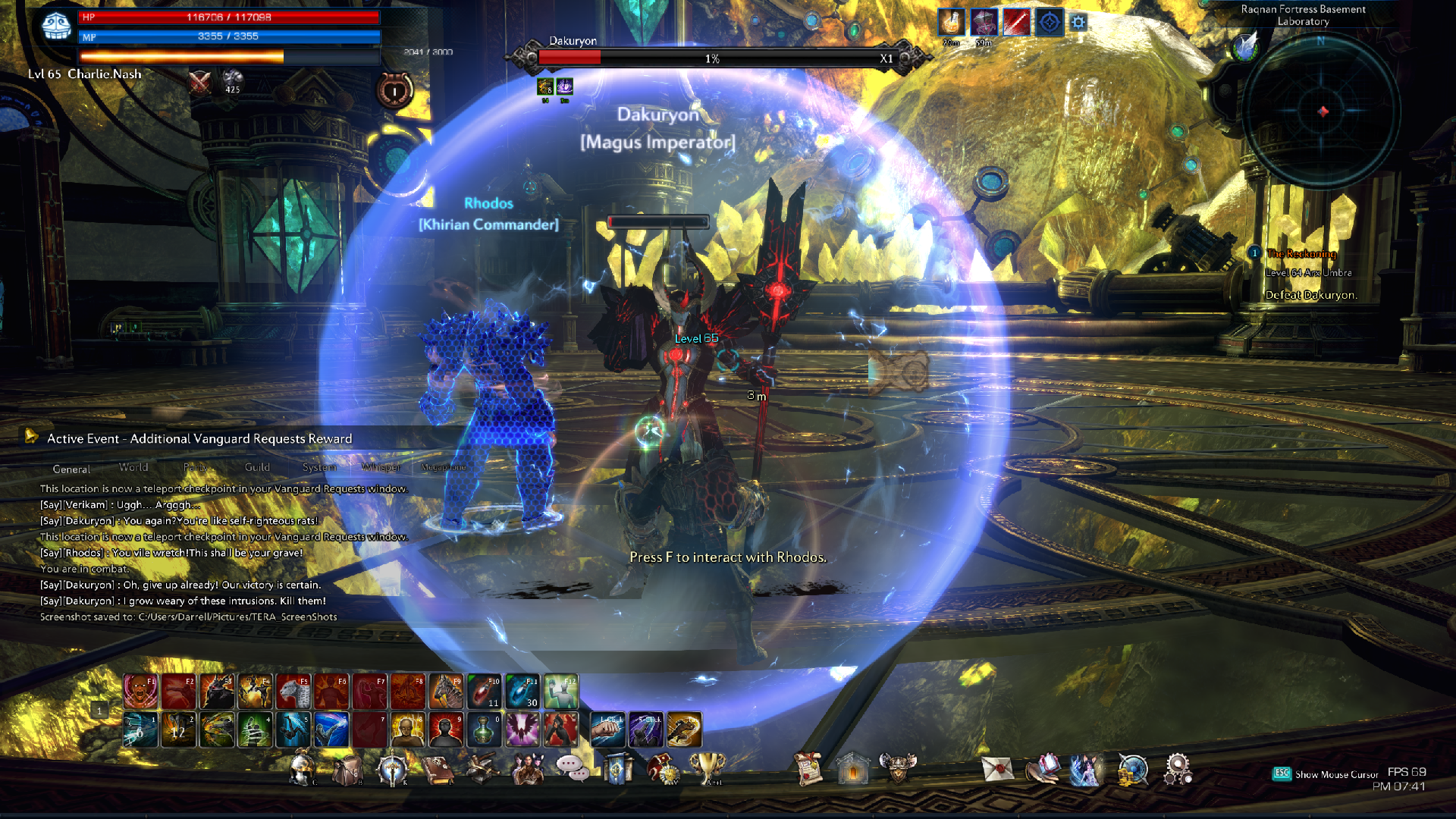Image resolution: width=1456 pixels, height=819 pixels.
Task: Open the character profile helmet icon
Action: click(x=302, y=769)
